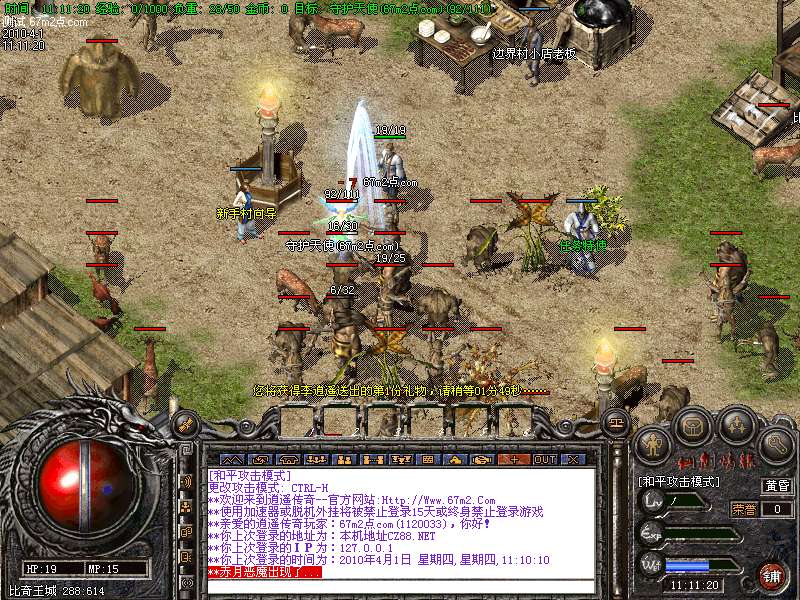Viewport: 800px width, 600px height.
Task: Open the skills diamond icon
Action: (x=736, y=428)
